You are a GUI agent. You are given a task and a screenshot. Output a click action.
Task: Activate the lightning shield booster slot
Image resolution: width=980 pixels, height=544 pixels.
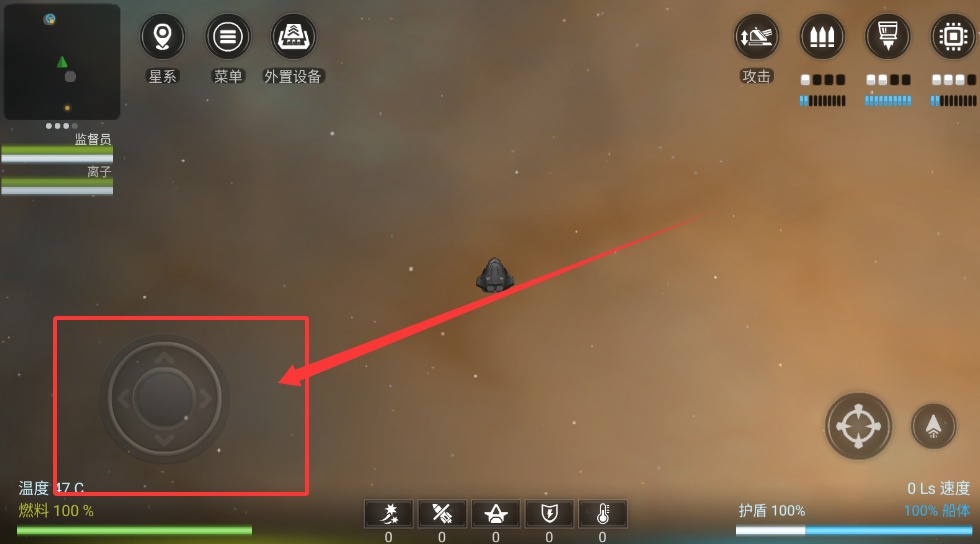point(549,514)
